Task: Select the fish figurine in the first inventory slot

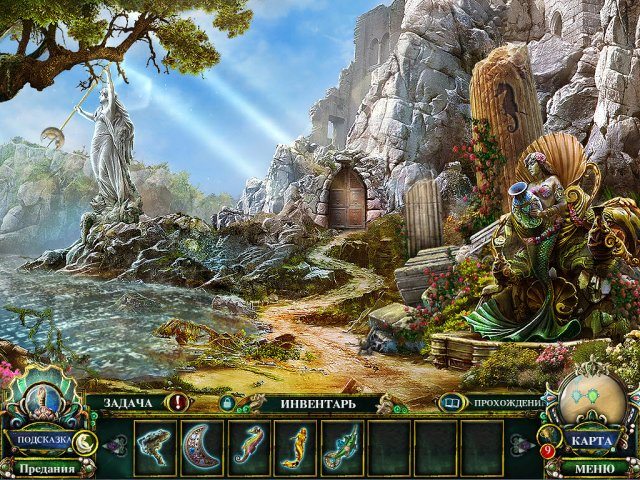Action: 155,447
